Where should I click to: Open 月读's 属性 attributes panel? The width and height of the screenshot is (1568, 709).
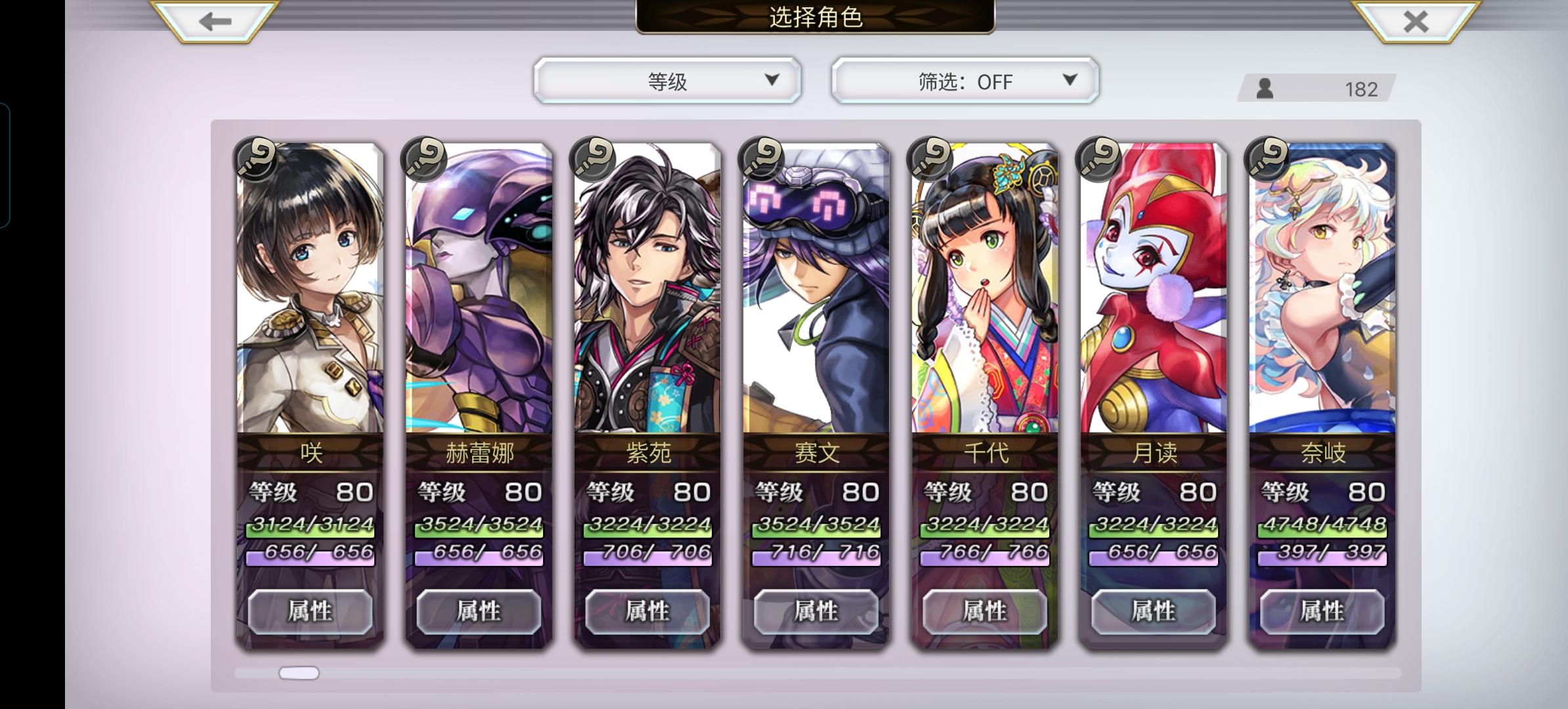[1152, 611]
